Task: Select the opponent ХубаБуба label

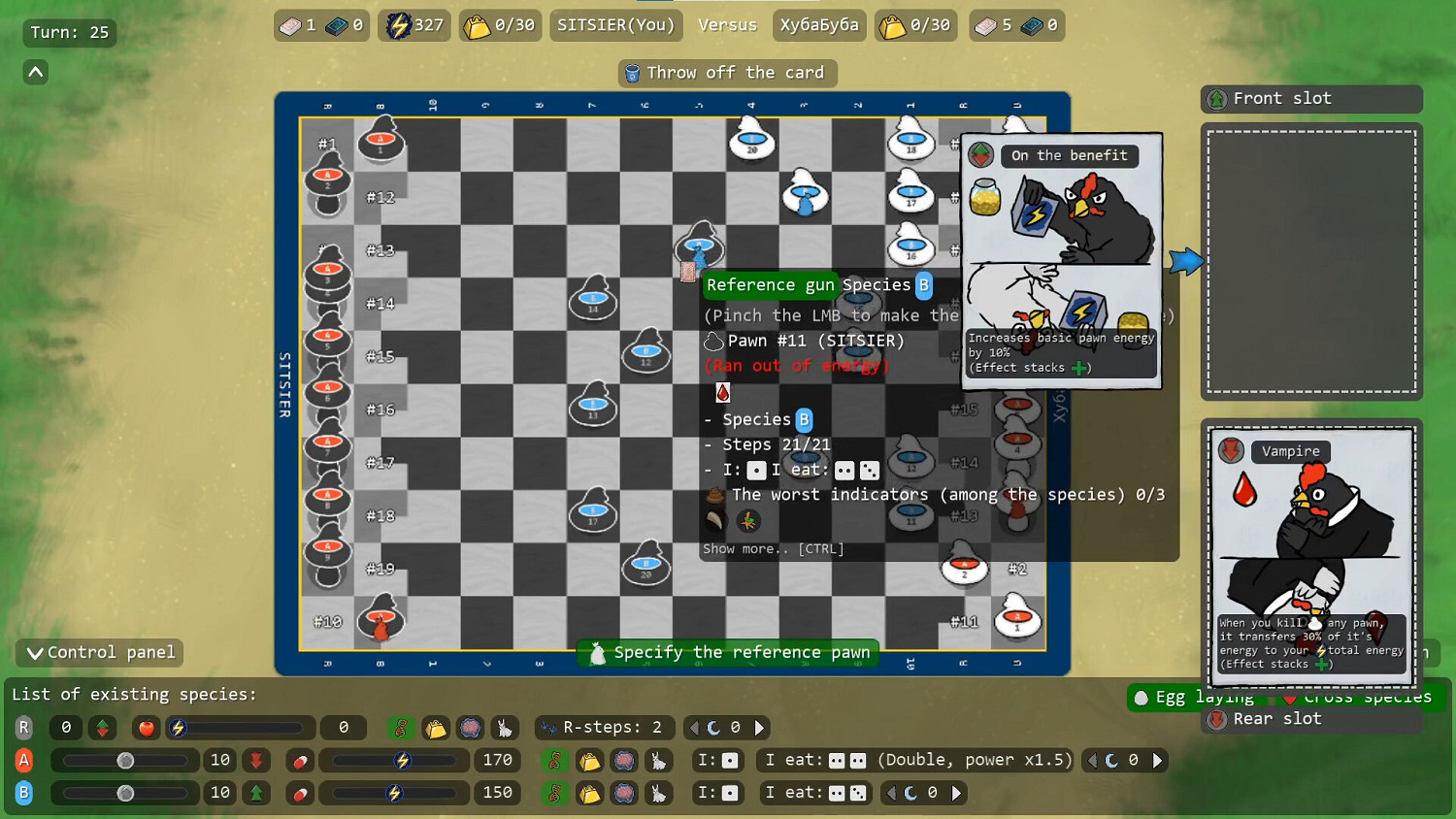Action: coord(818,25)
